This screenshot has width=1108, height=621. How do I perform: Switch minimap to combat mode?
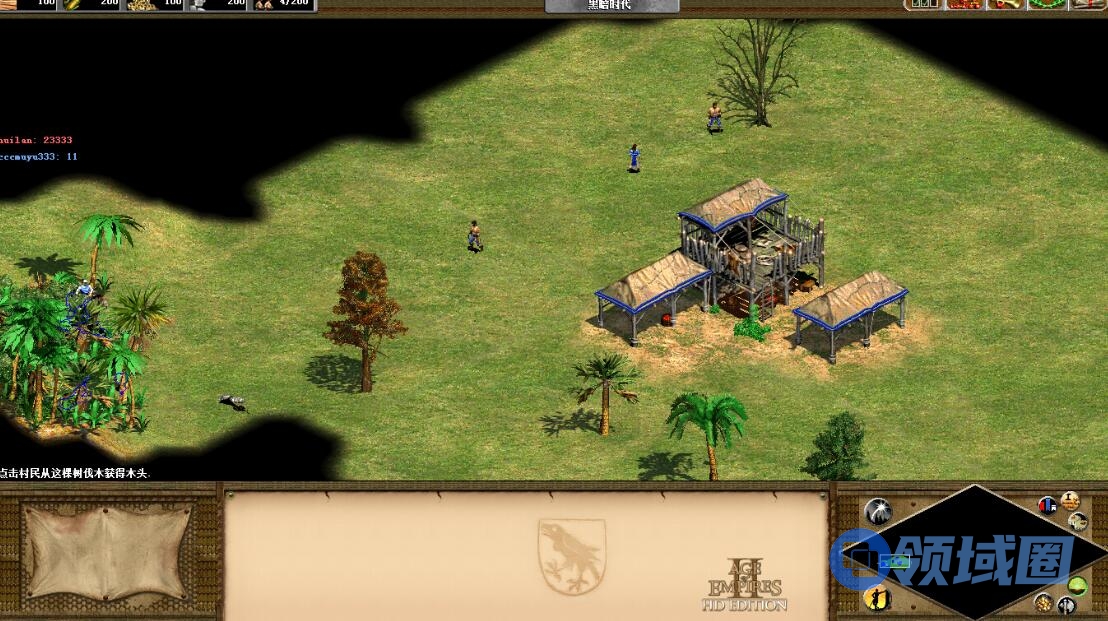[x=1066, y=606]
